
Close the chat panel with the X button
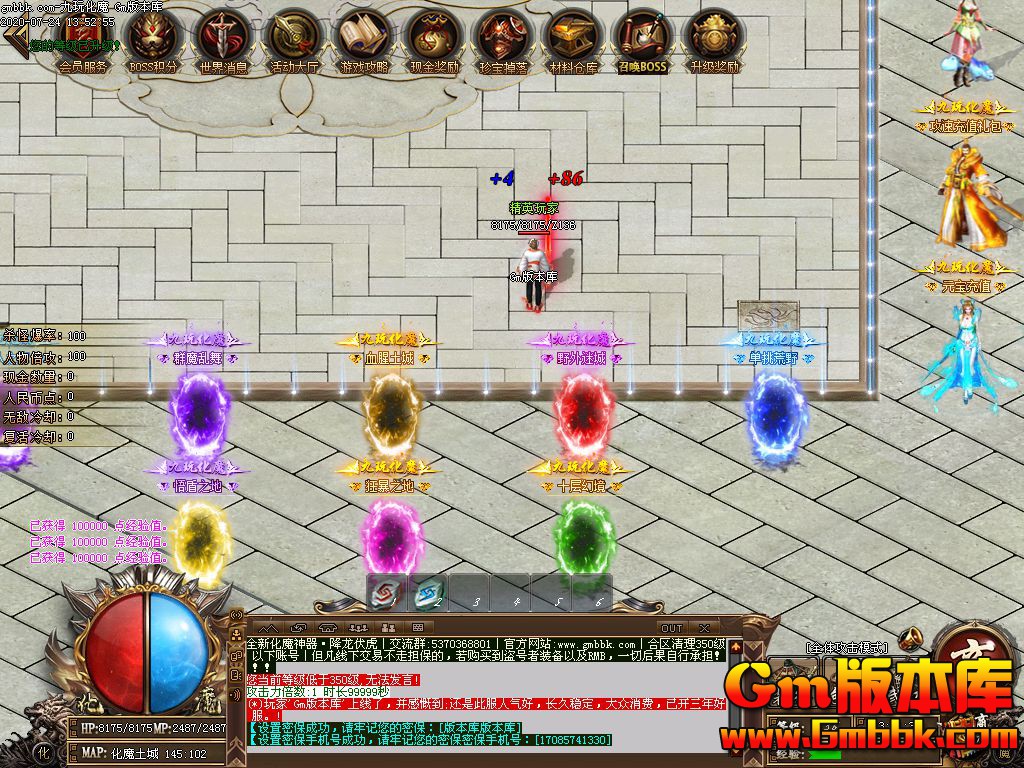(x=704, y=628)
